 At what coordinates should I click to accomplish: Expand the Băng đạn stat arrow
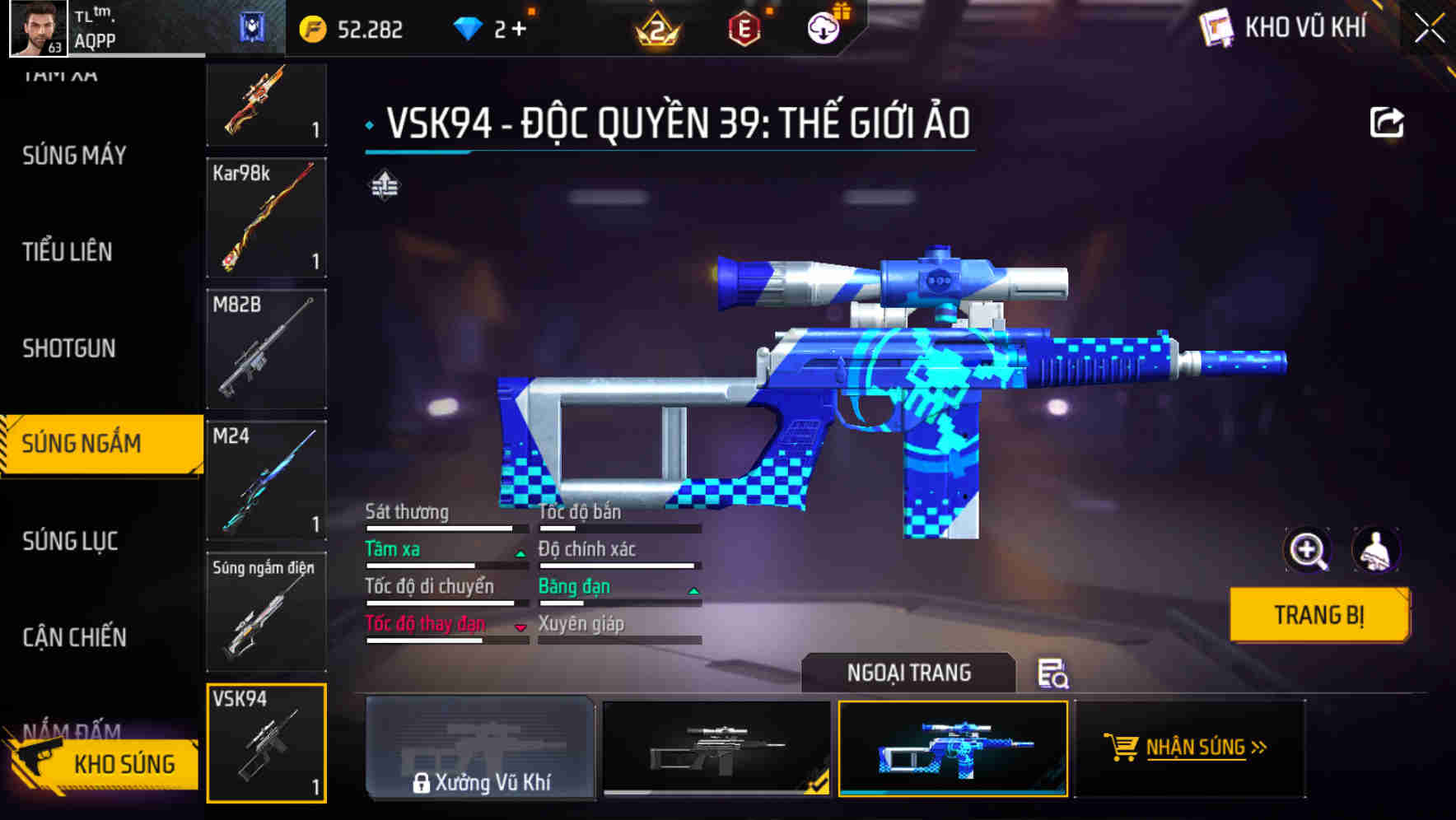[693, 590]
